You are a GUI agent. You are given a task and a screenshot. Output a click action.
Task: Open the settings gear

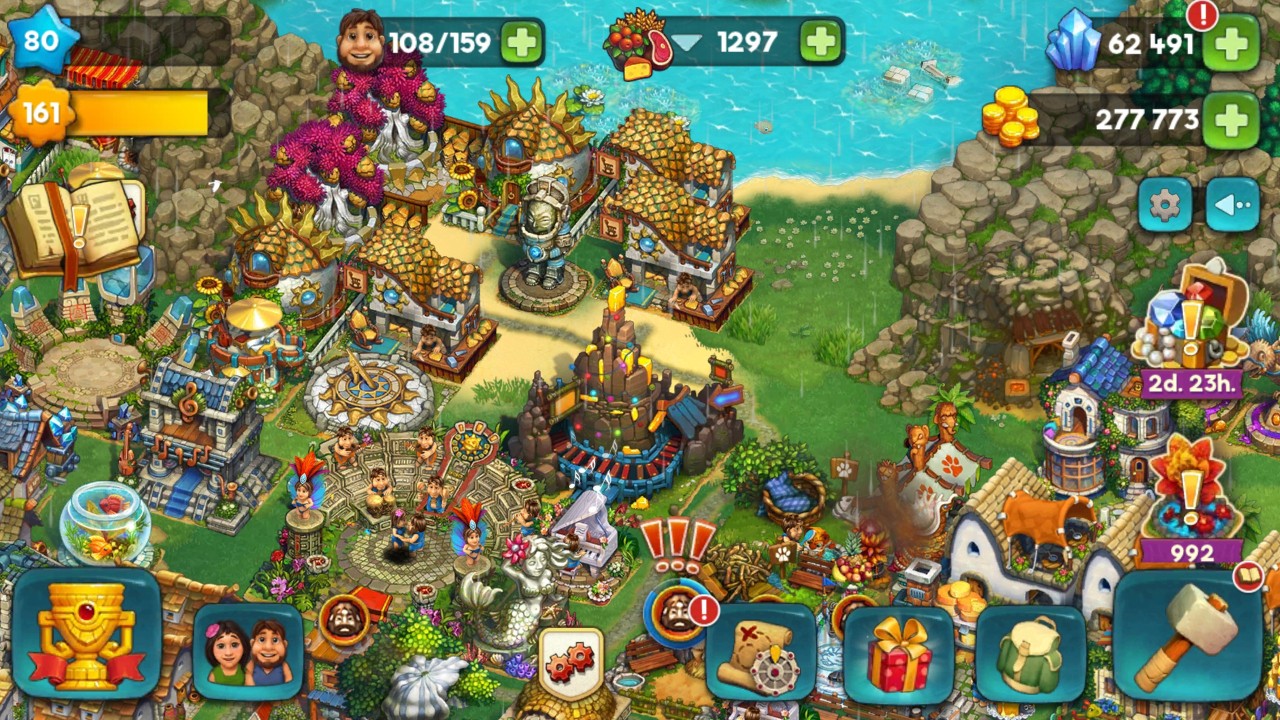pos(1164,206)
